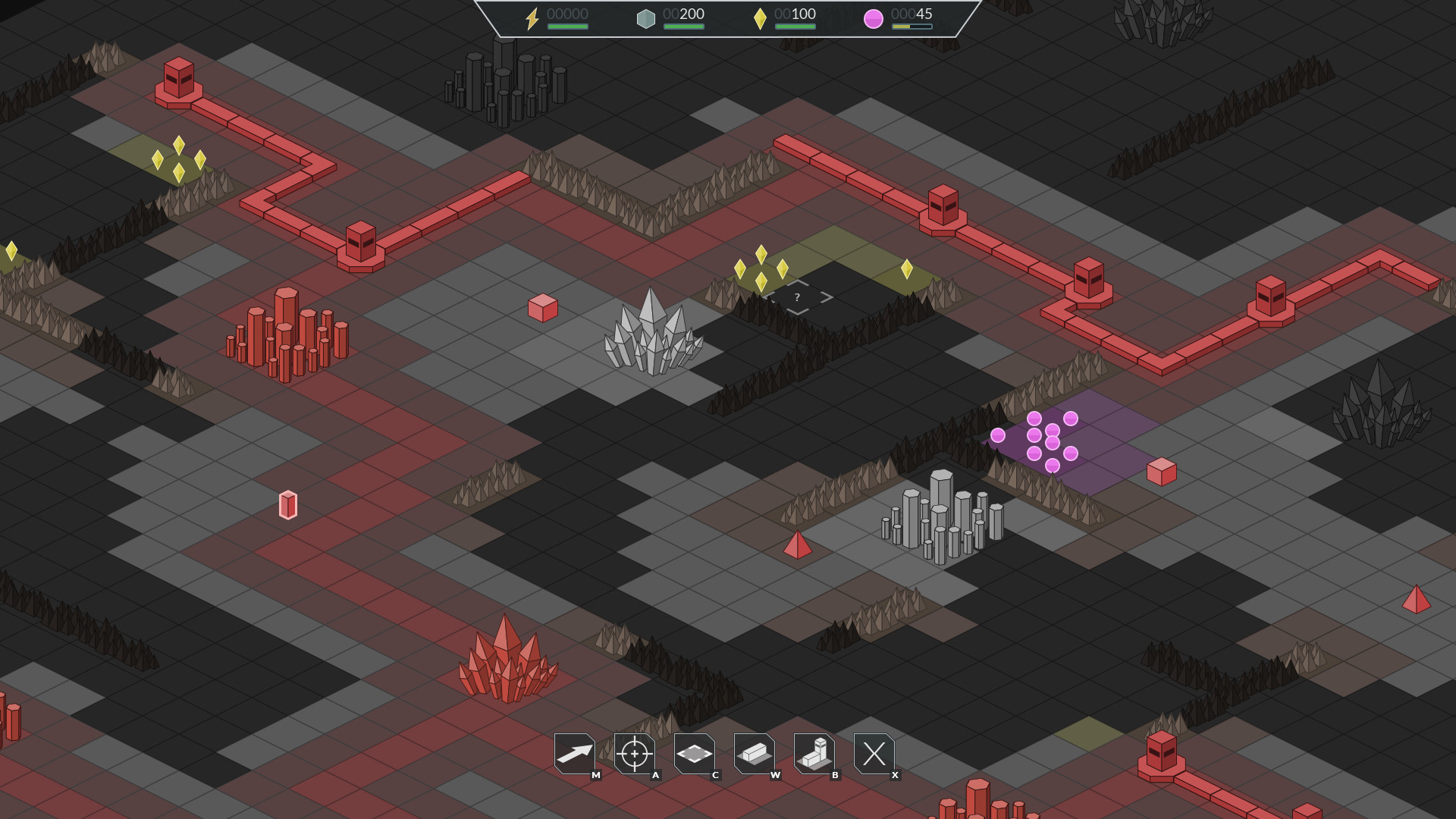Select the small red cube near white crystals
1456x819 pixels.
[x=543, y=308]
